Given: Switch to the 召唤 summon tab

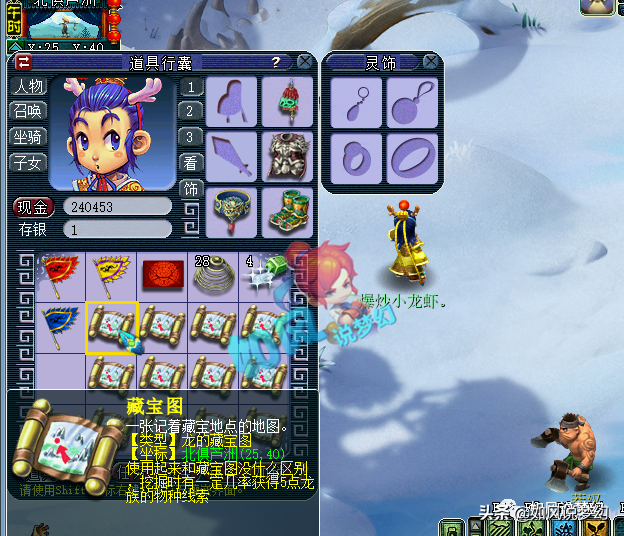Looking at the screenshot, I should 27,111.
